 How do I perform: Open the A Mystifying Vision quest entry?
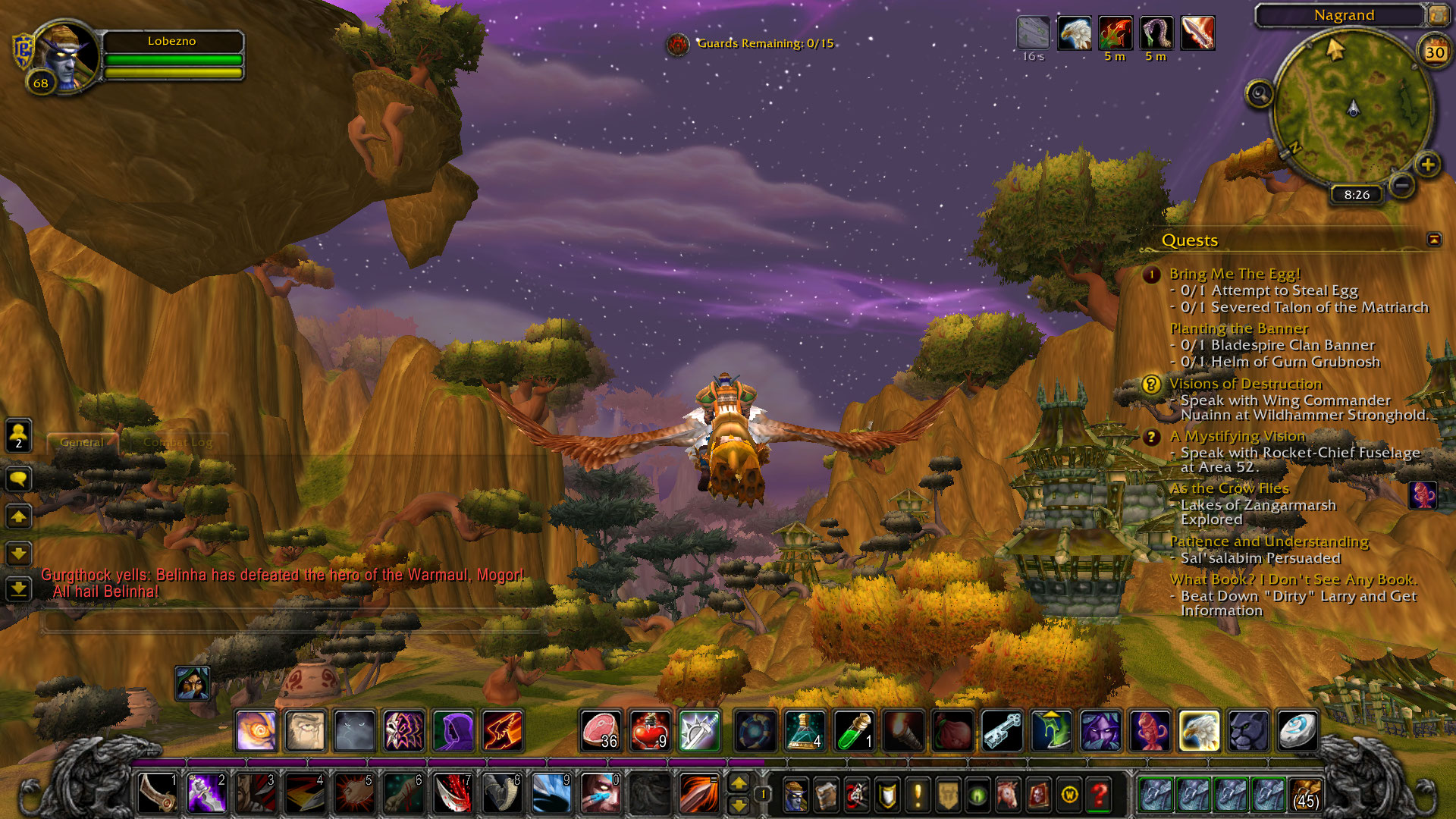click(x=1238, y=436)
